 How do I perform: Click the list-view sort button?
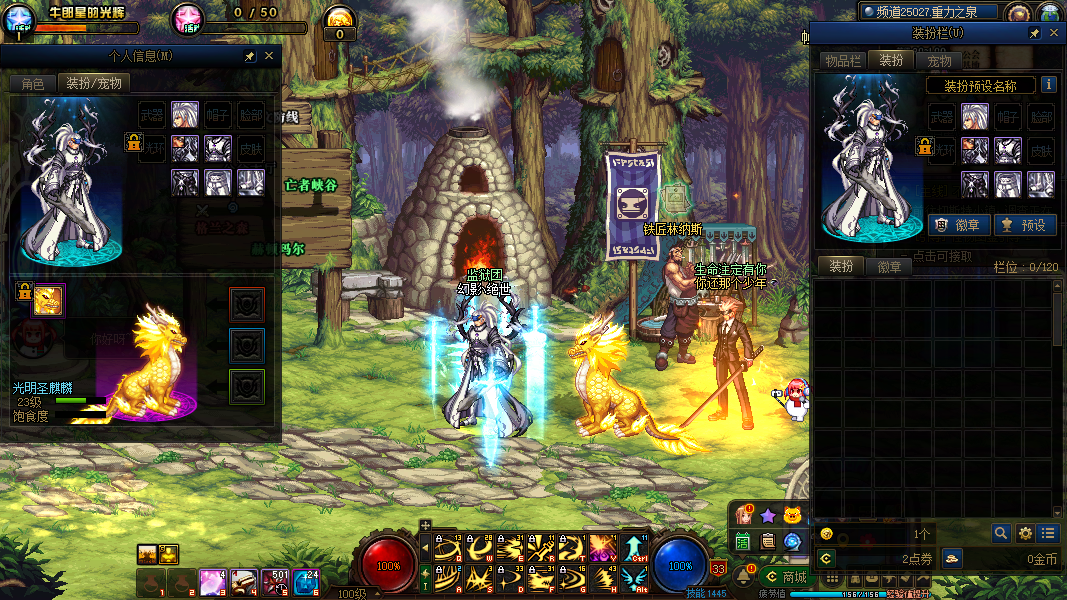[1047, 533]
